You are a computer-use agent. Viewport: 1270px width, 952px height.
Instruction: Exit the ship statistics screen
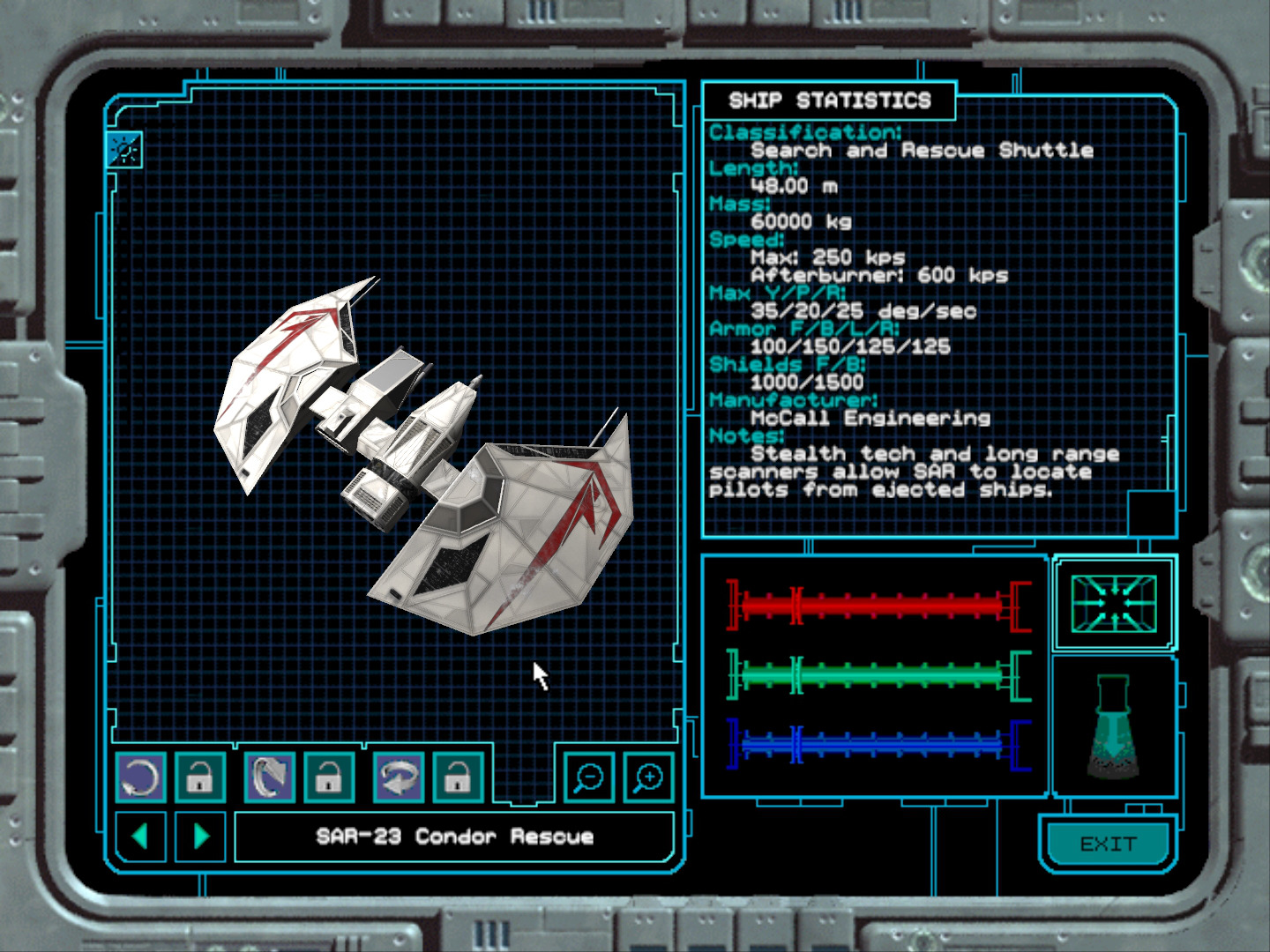(1108, 844)
